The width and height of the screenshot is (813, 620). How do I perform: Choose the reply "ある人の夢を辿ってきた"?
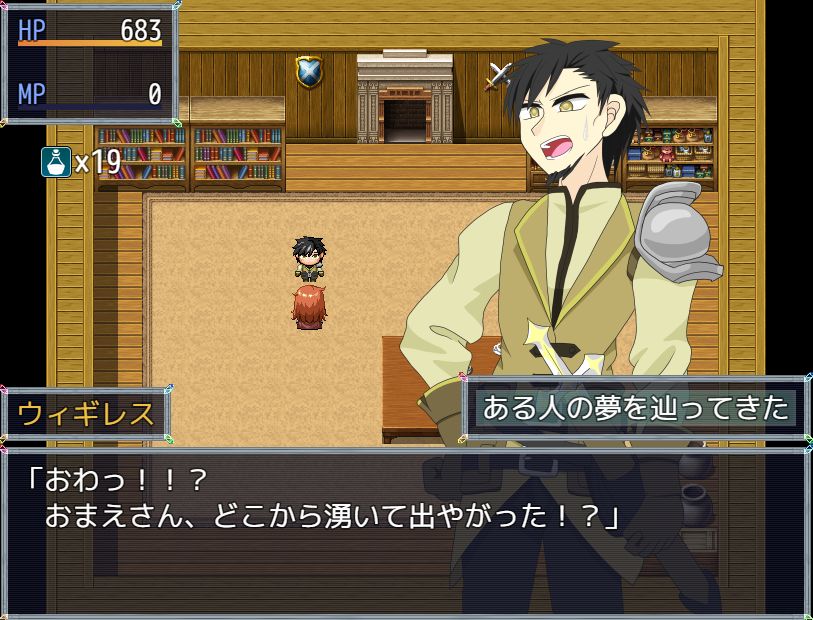[636, 408]
